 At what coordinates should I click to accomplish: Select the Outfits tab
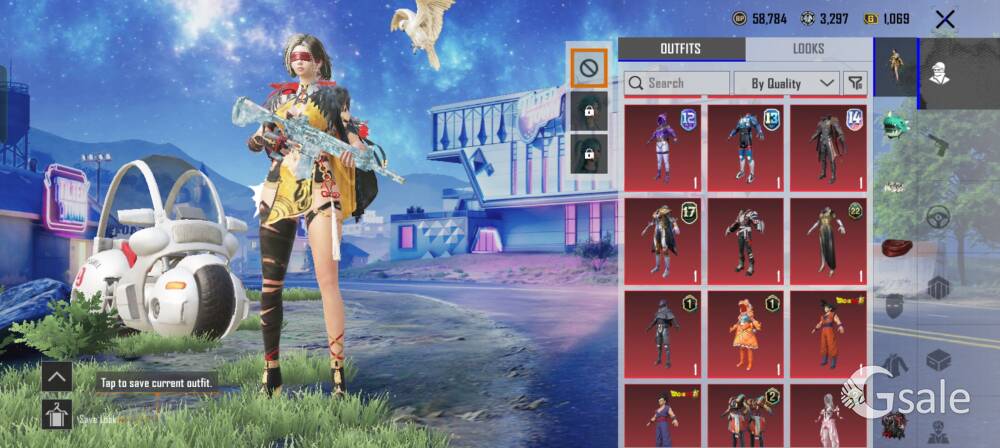[681, 49]
